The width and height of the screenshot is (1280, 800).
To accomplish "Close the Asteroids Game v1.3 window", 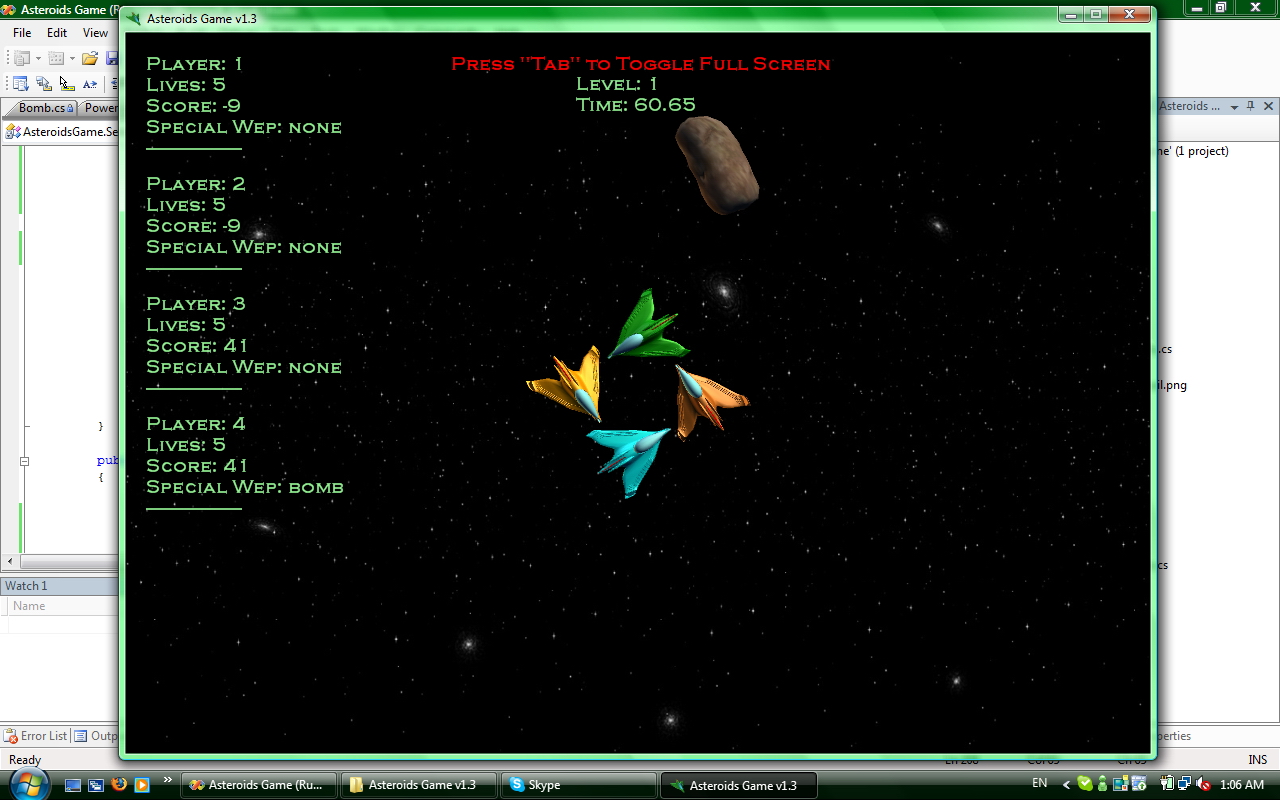I will click(x=1129, y=15).
